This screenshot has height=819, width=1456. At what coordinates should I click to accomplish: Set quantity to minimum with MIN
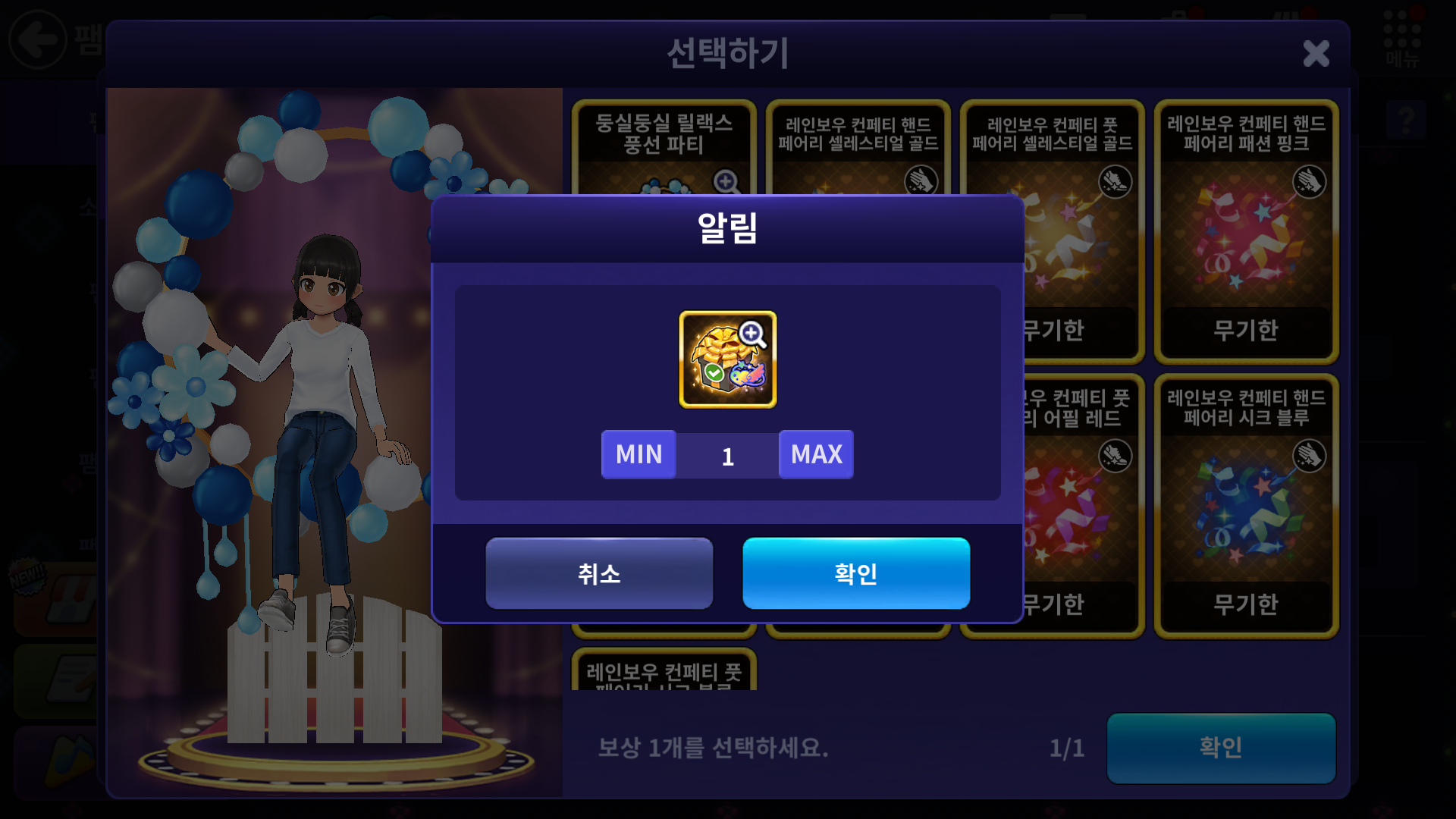639,454
